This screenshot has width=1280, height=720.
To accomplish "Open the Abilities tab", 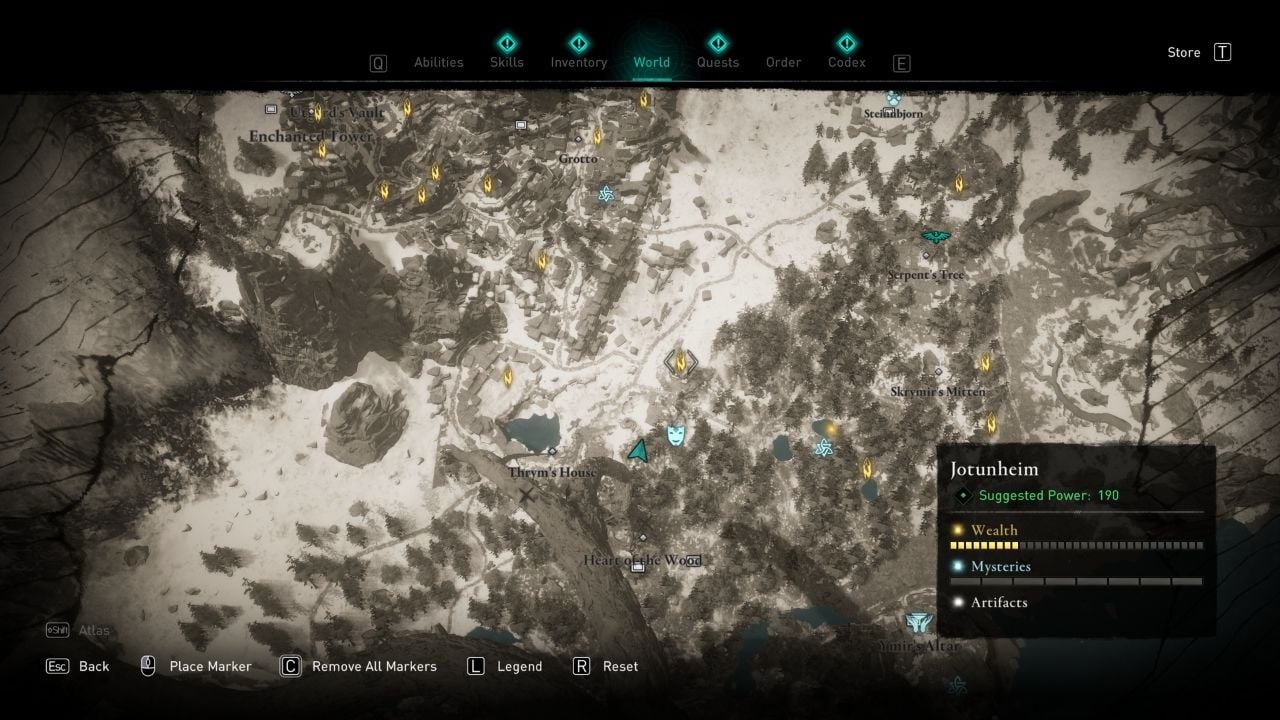I will click(x=438, y=62).
